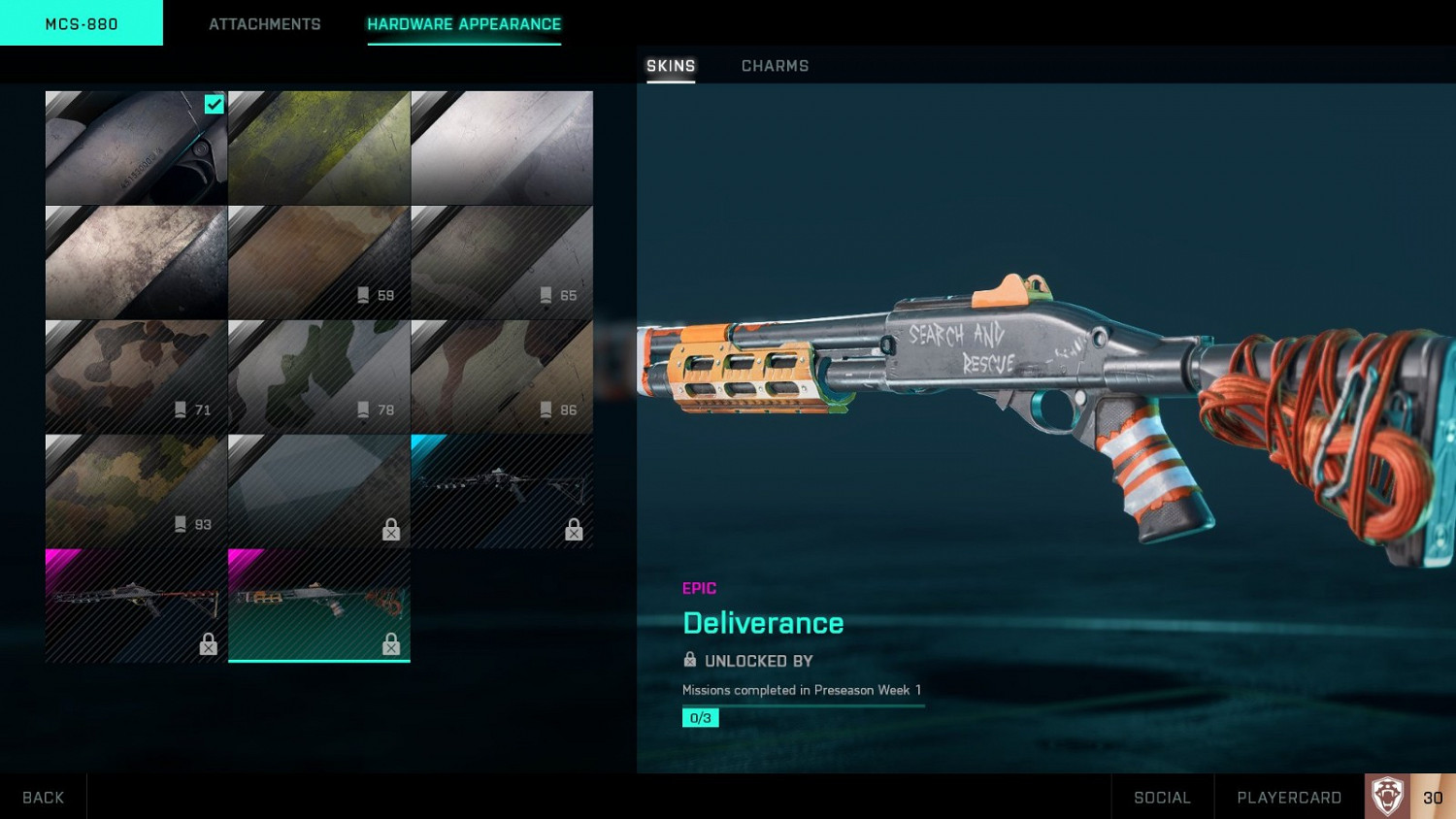
Task: Switch to the Attachments tab
Action: [264, 23]
